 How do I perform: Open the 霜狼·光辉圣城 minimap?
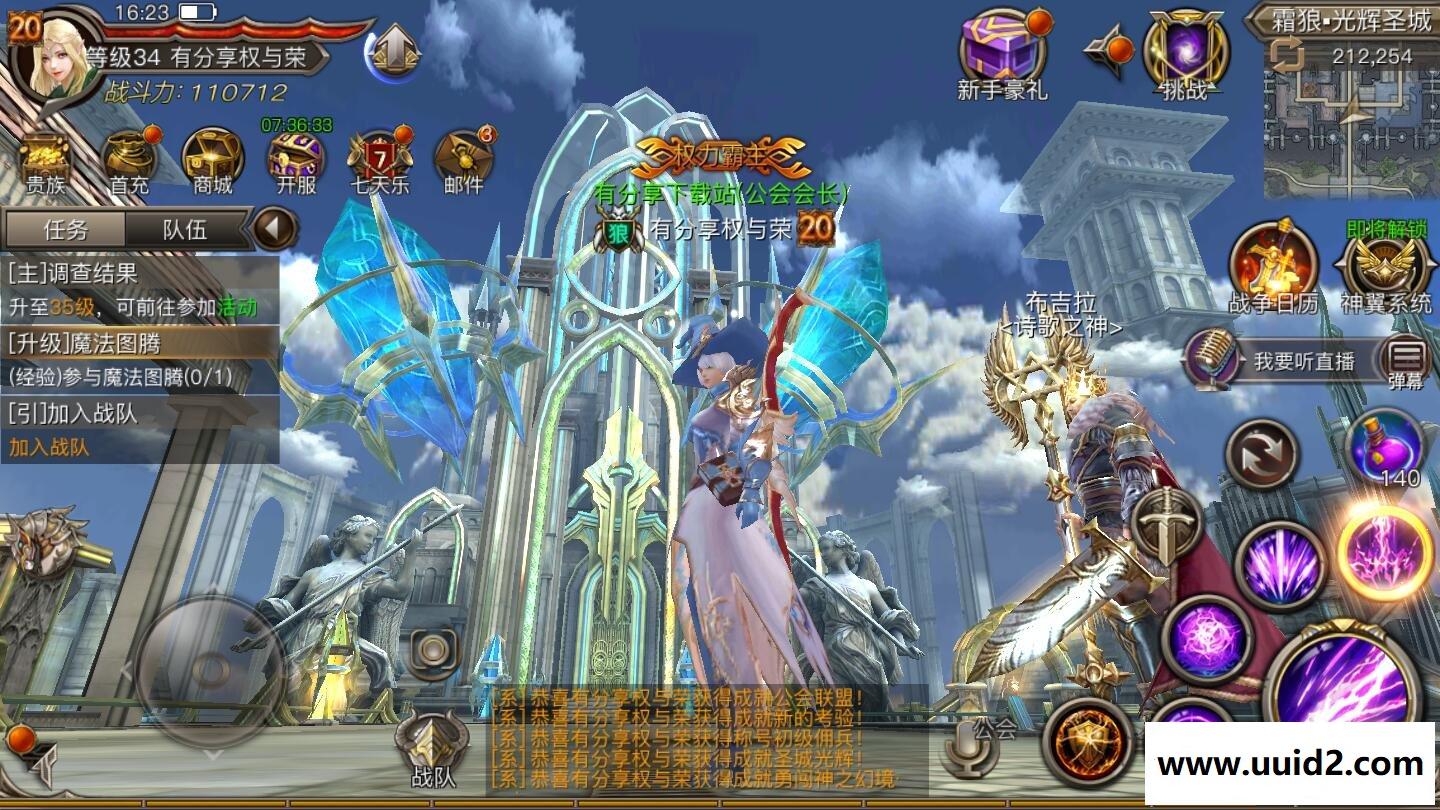coord(1351,120)
